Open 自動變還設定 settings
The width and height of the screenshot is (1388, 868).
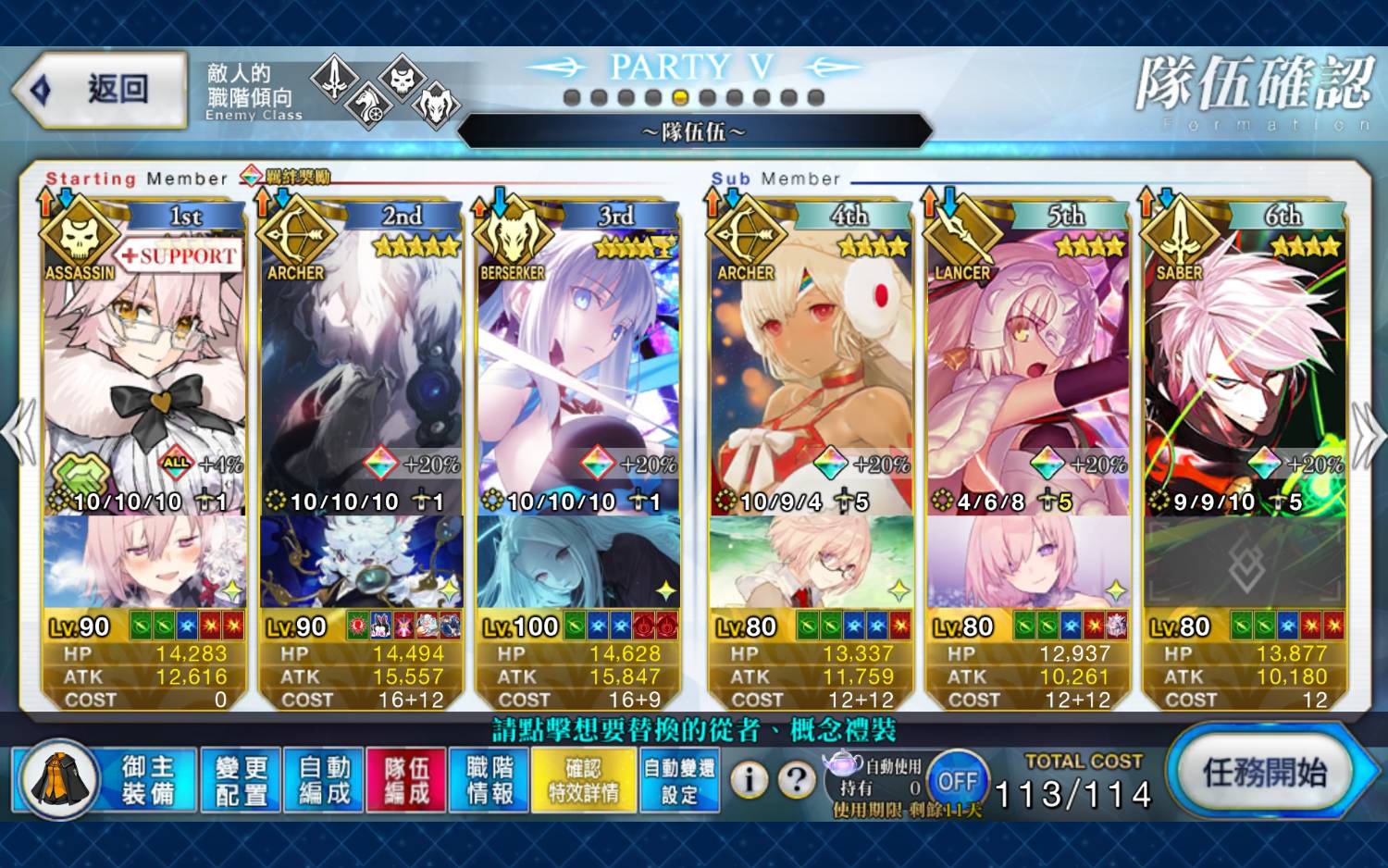click(x=679, y=780)
